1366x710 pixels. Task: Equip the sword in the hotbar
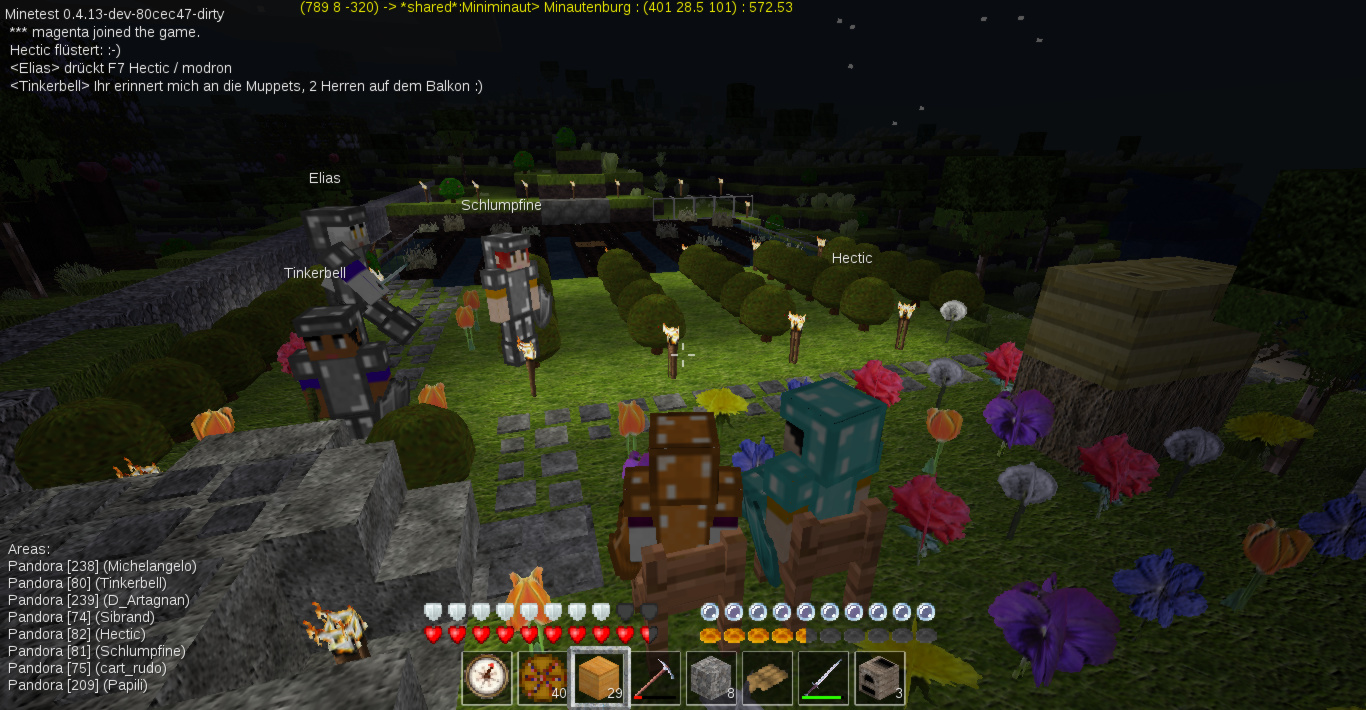point(824,678)
